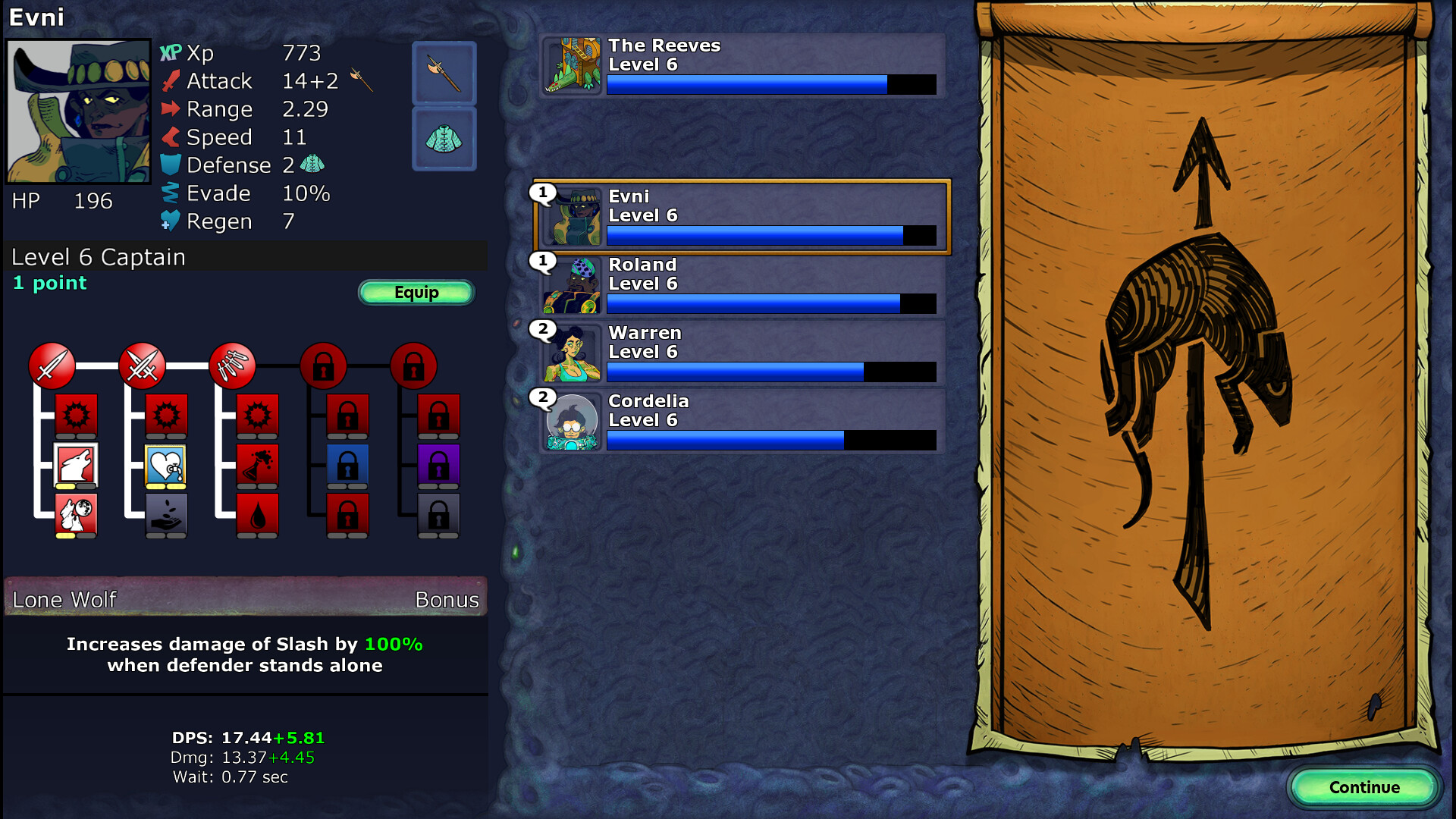Click the blue locked skill node
The image size is (1456, 819).
(x=348, y=465)
